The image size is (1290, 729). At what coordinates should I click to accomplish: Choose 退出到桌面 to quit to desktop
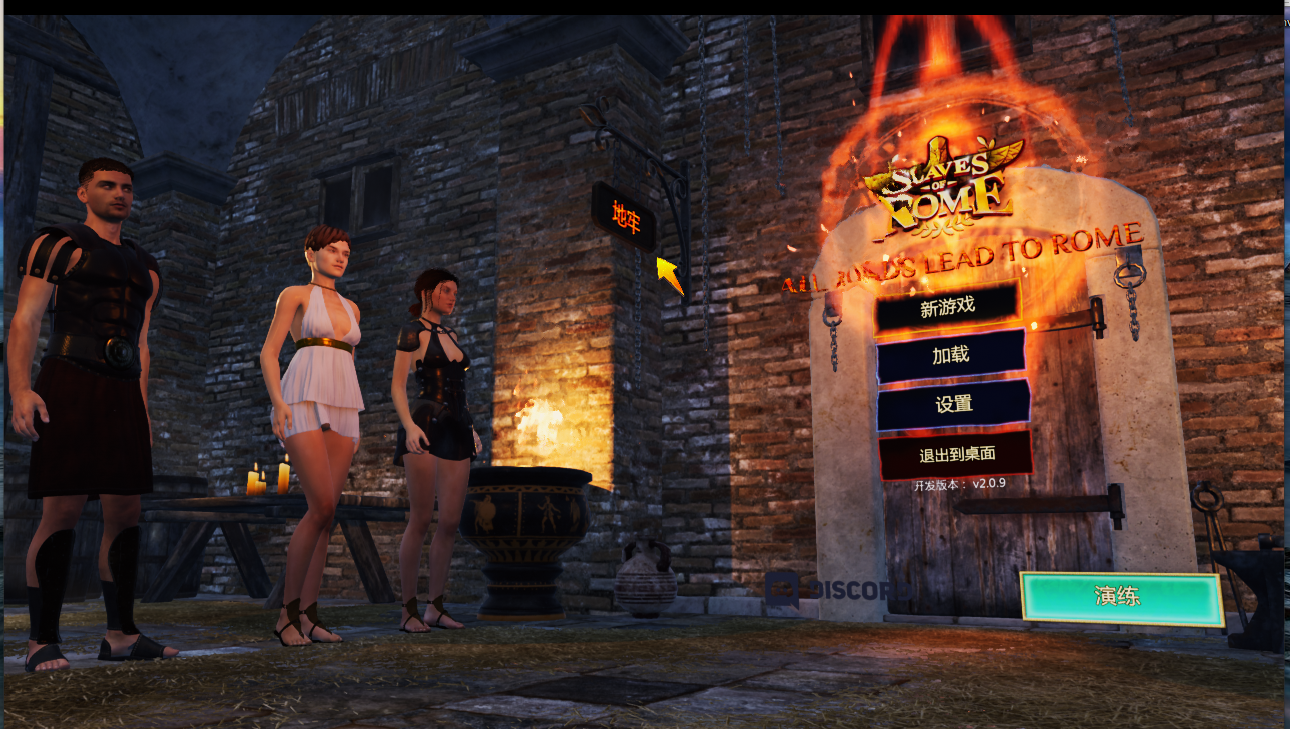tap(956, 454)
